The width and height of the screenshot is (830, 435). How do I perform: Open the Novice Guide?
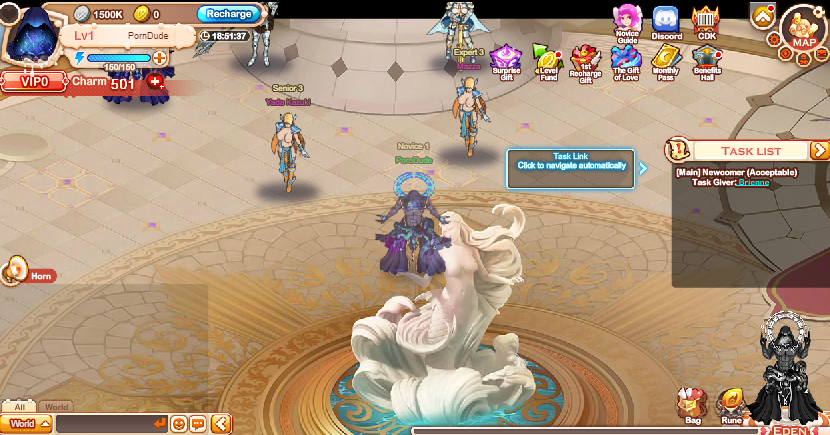[x=628, y=20]
